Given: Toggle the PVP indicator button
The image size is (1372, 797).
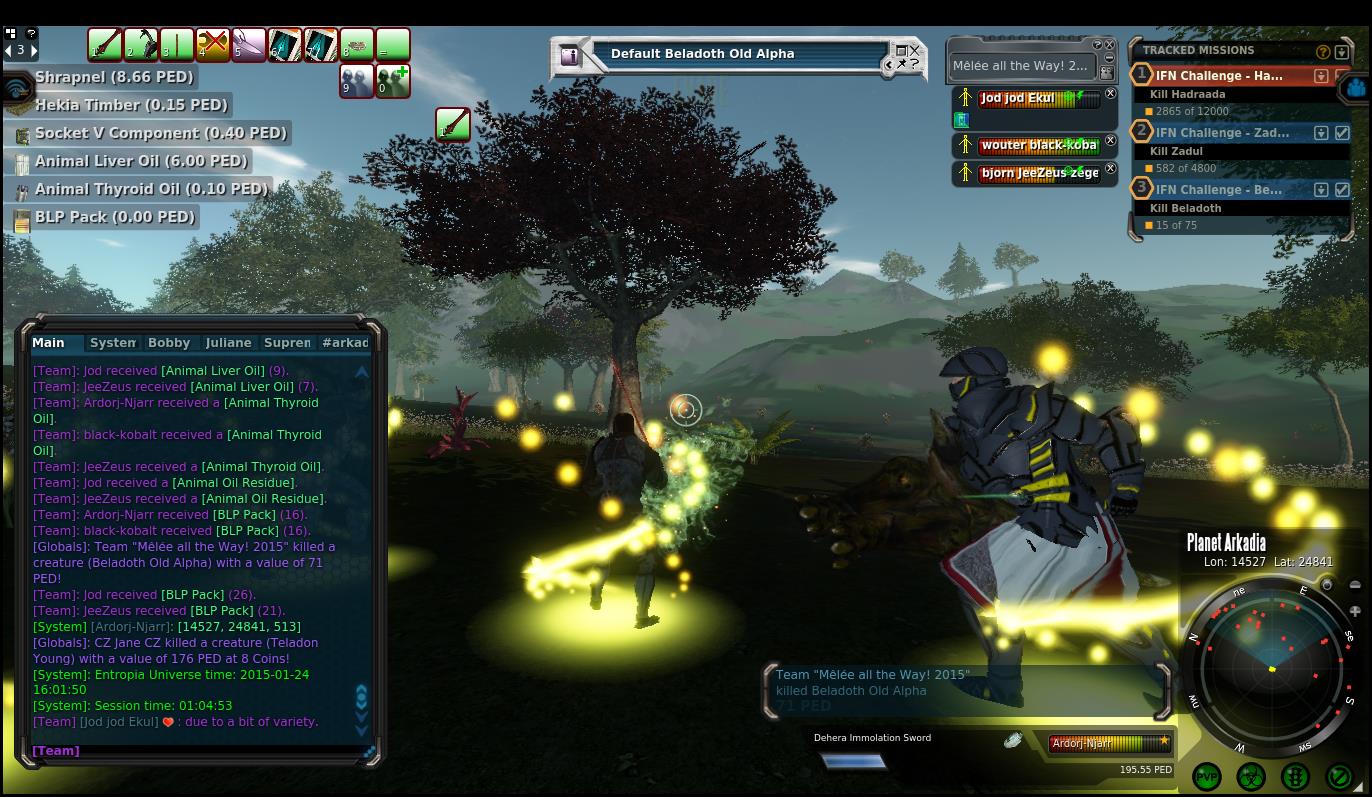Looking at the screenshot, I should [1207, 776].
